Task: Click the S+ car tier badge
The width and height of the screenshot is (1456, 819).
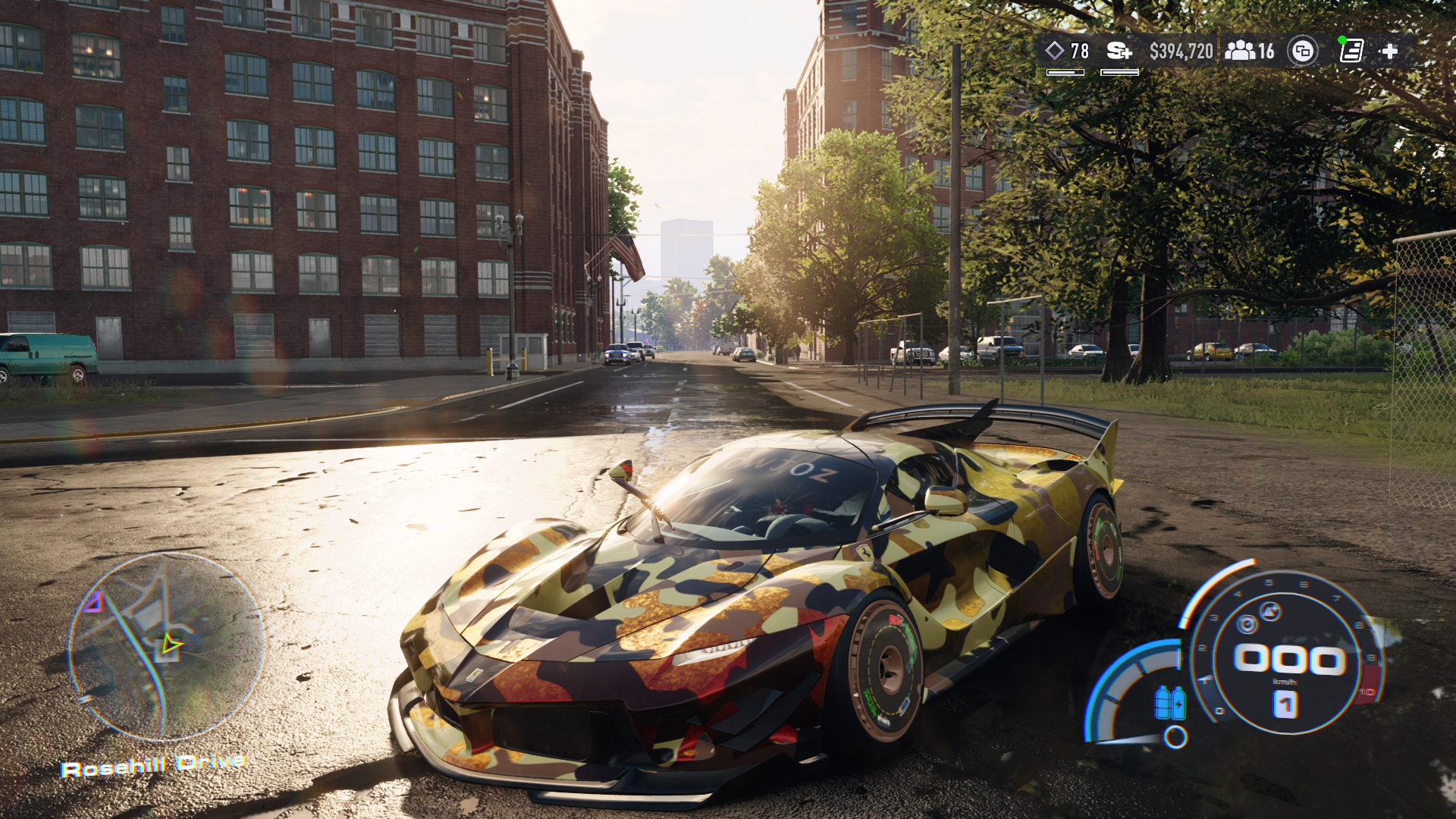Action: point(1119,51)
